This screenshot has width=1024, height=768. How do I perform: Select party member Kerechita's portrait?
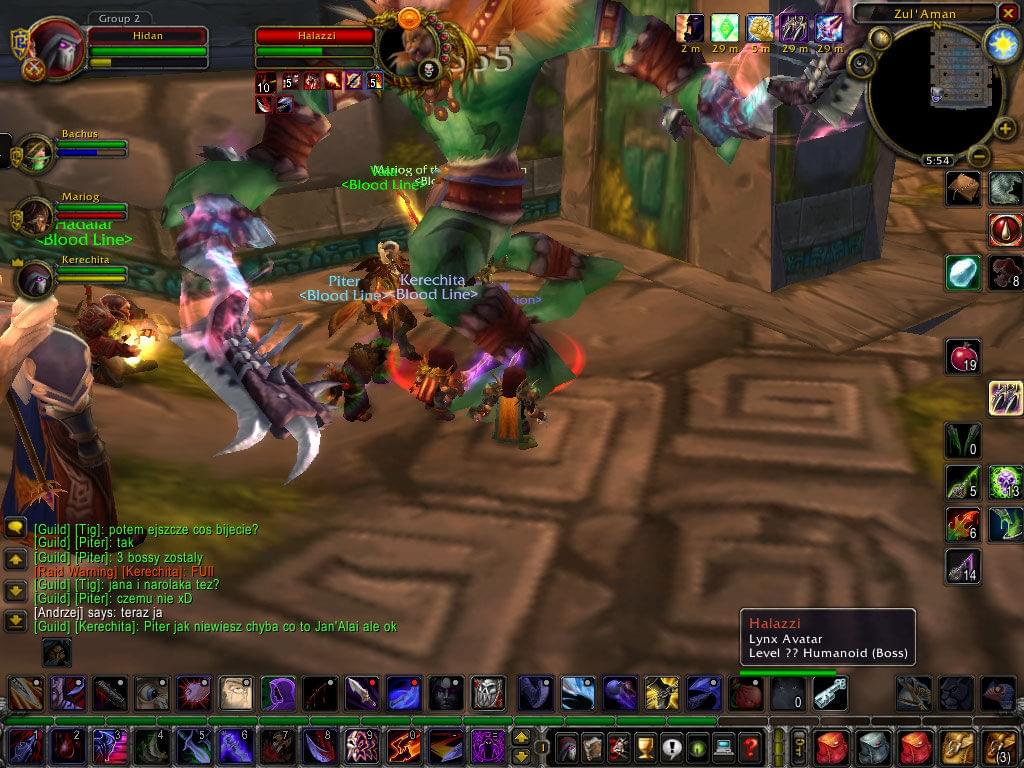(x=35, y=279)
